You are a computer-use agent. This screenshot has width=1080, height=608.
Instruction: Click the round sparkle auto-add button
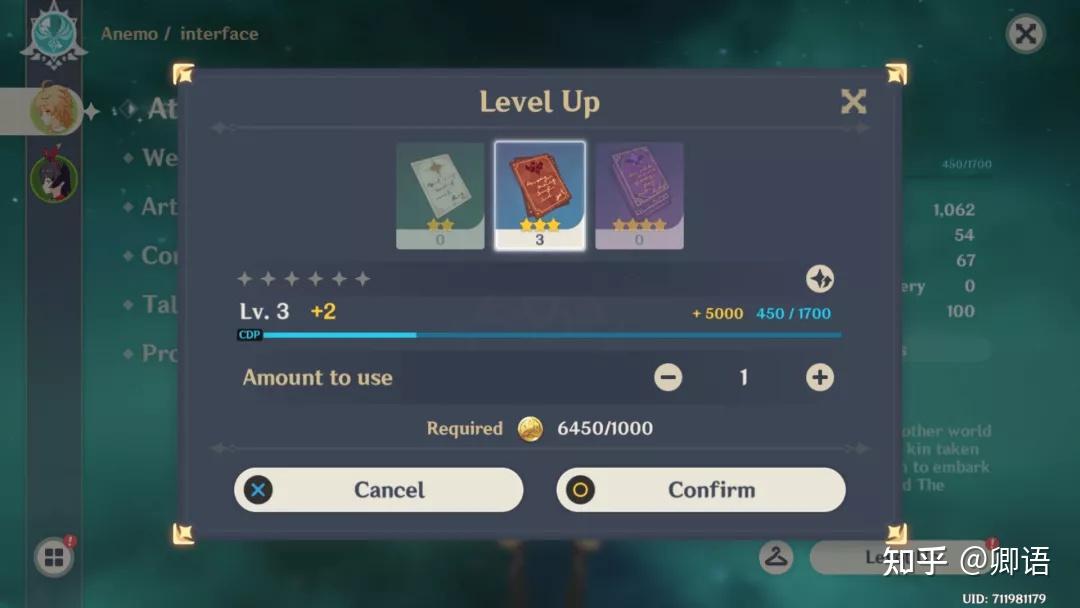820,279
